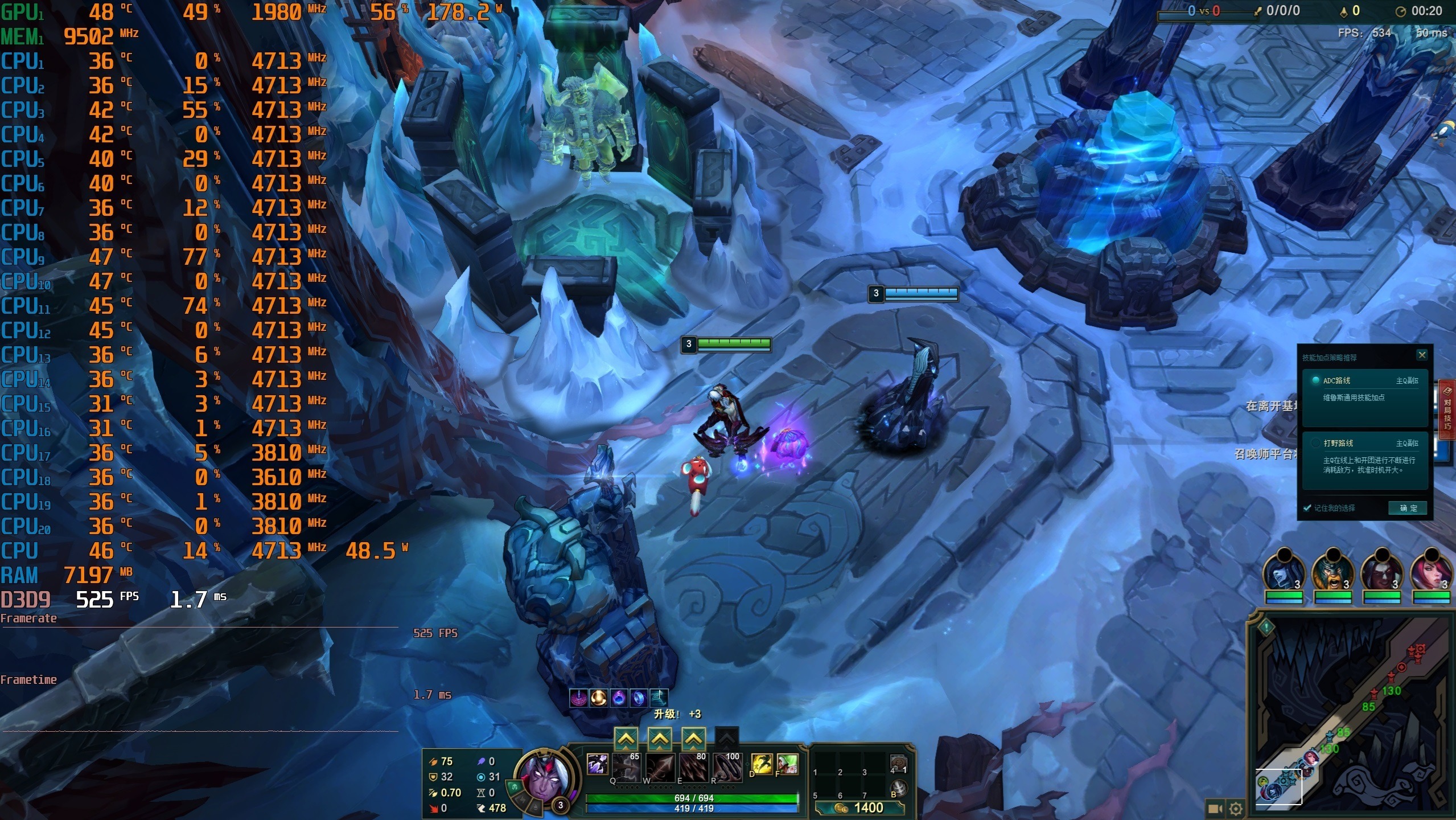Confirm with the 确定 button
1456x820 pixels.
pyautogui.click(x=1408, y=508)
